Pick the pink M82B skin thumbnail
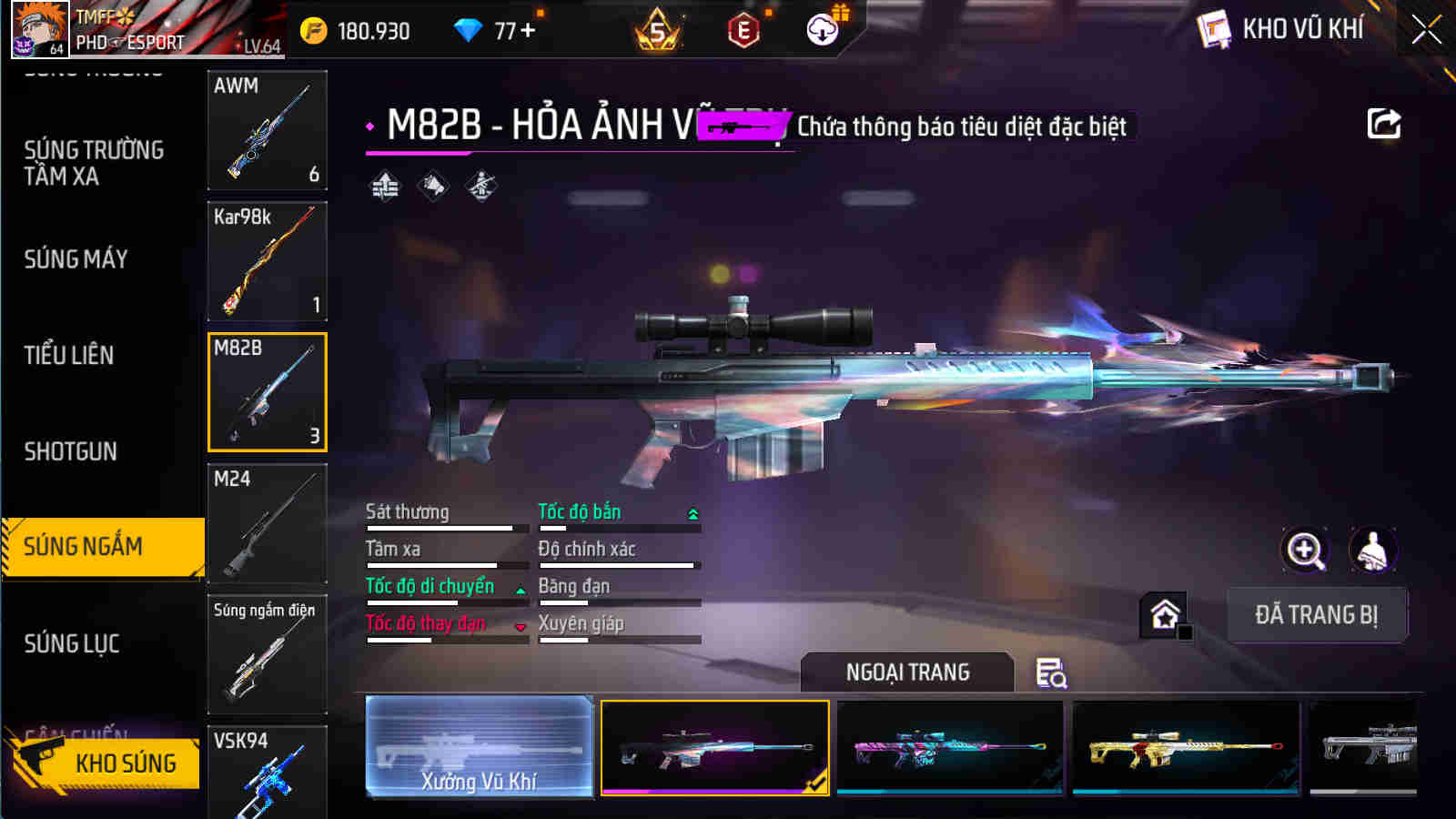 (x=949, y=746)
